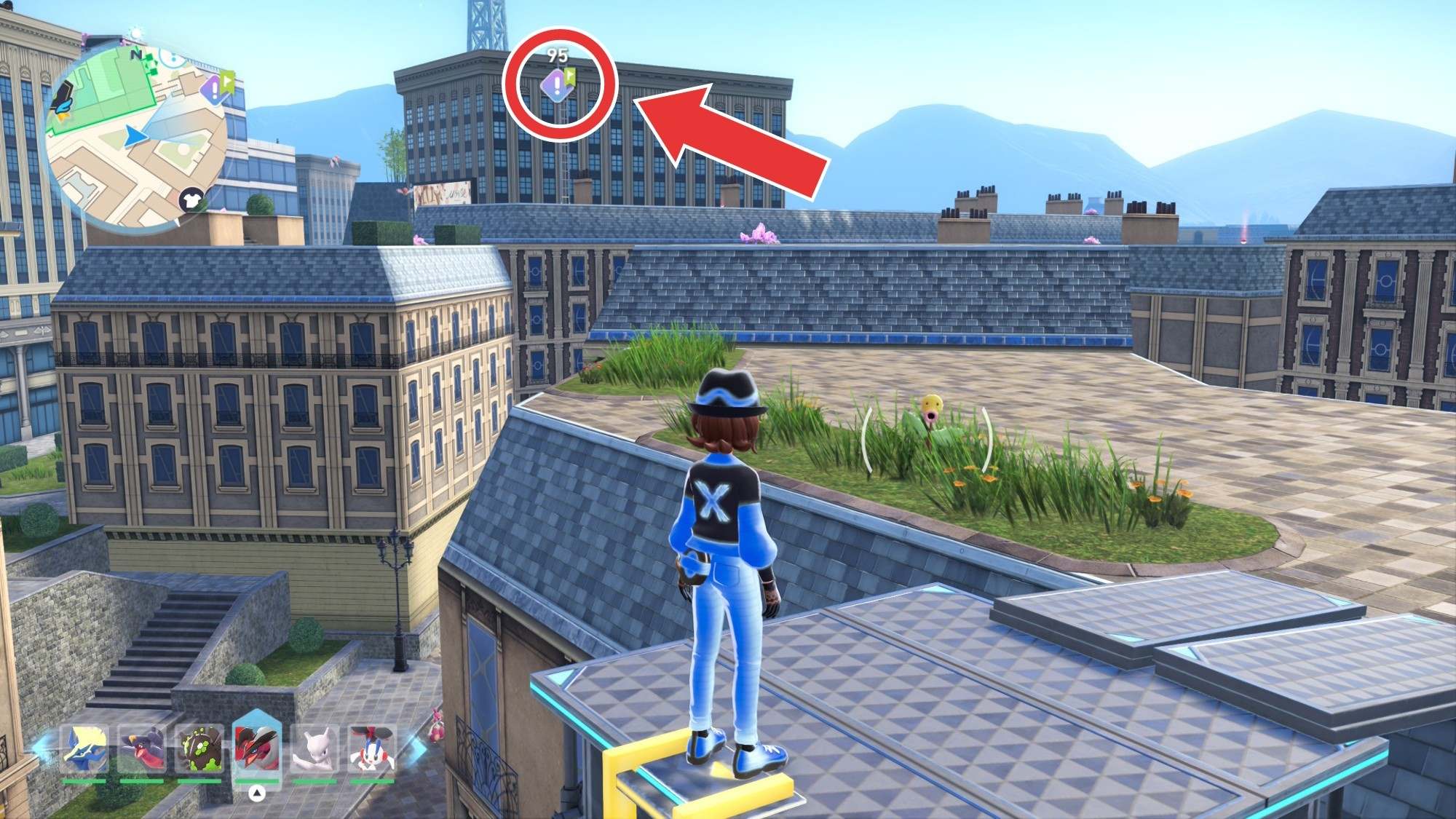This screenshot has height=819, width=1456.
Task: Select the blue and yellow Pokémon party slot
Action: click(x=84, y=750)
